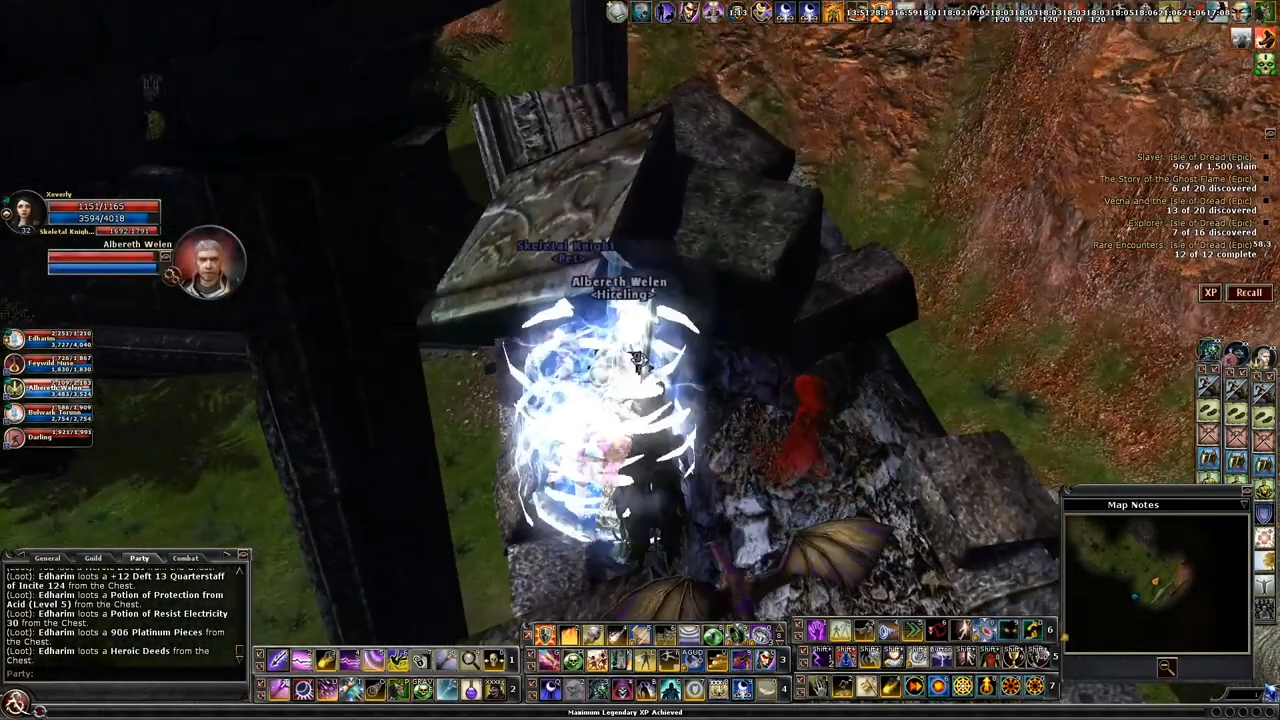Expand the Map Notes panel header

1133,505
